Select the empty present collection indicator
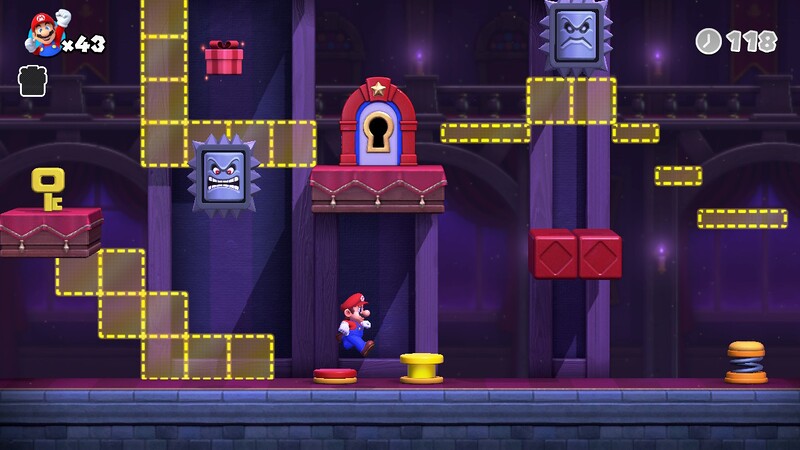The height and width of the screenshot is (450, 800). coord(33,81)
